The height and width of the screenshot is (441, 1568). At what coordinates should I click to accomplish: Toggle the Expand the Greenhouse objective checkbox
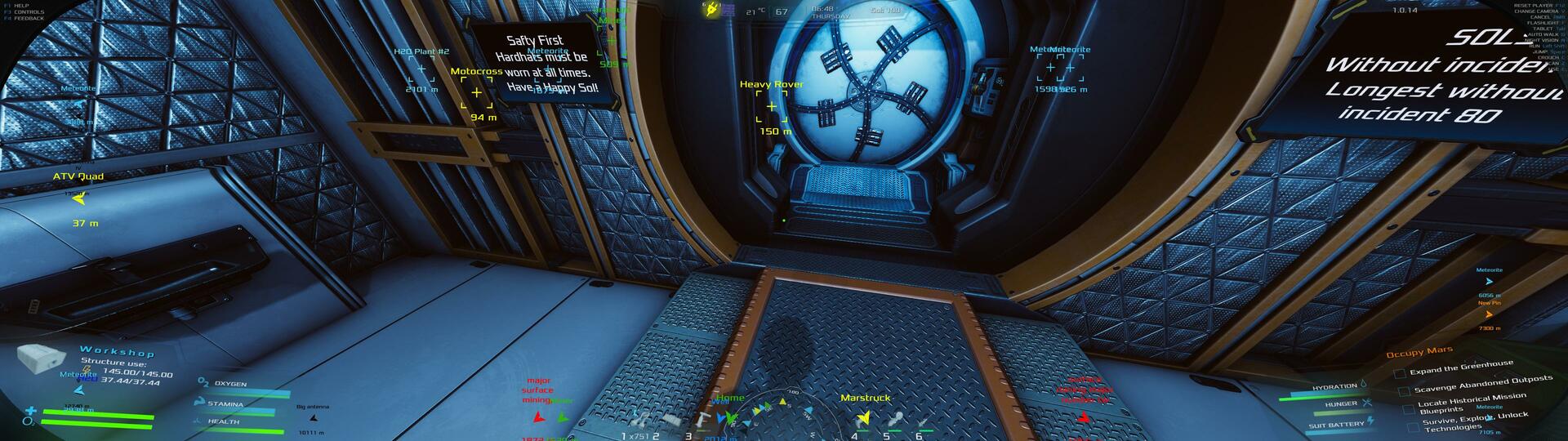(x=1400, y=373)
